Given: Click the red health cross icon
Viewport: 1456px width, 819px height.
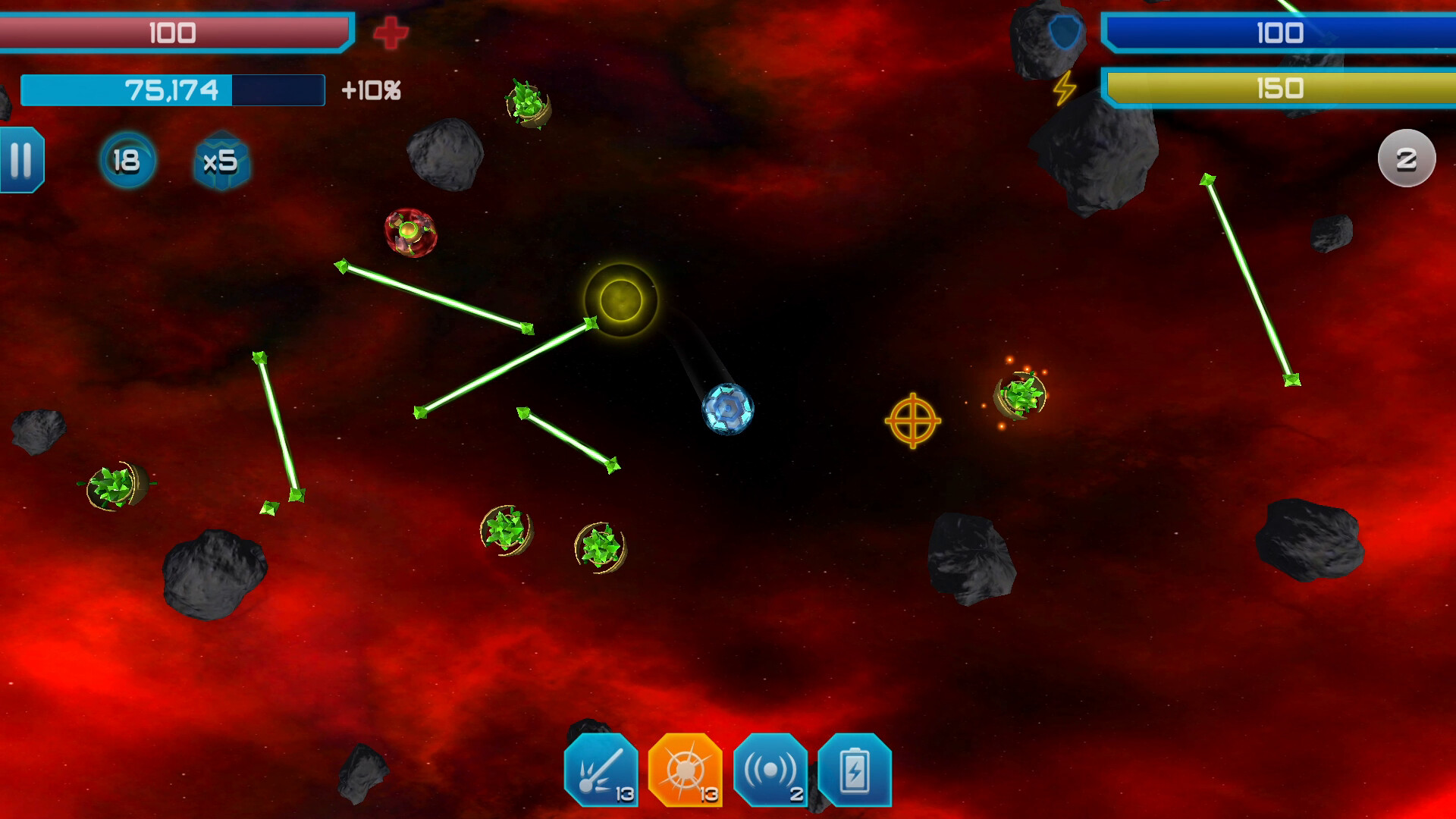Looking at the screenshot, I should coord(391,33).
